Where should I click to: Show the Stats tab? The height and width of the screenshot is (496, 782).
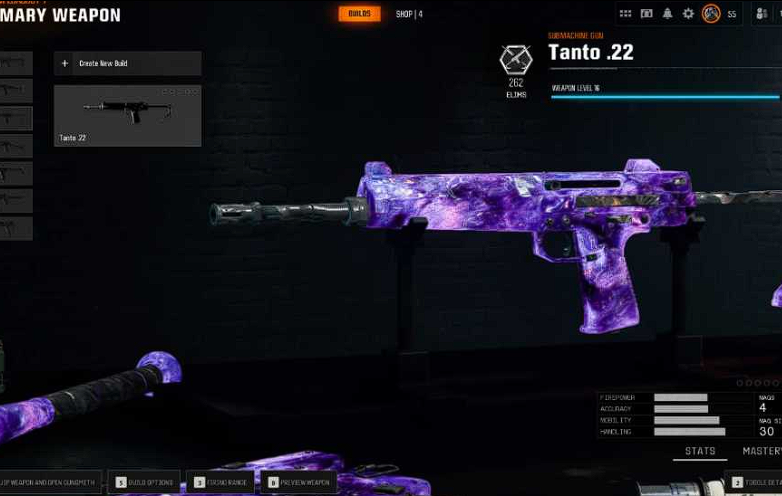[x=700, y=451]
